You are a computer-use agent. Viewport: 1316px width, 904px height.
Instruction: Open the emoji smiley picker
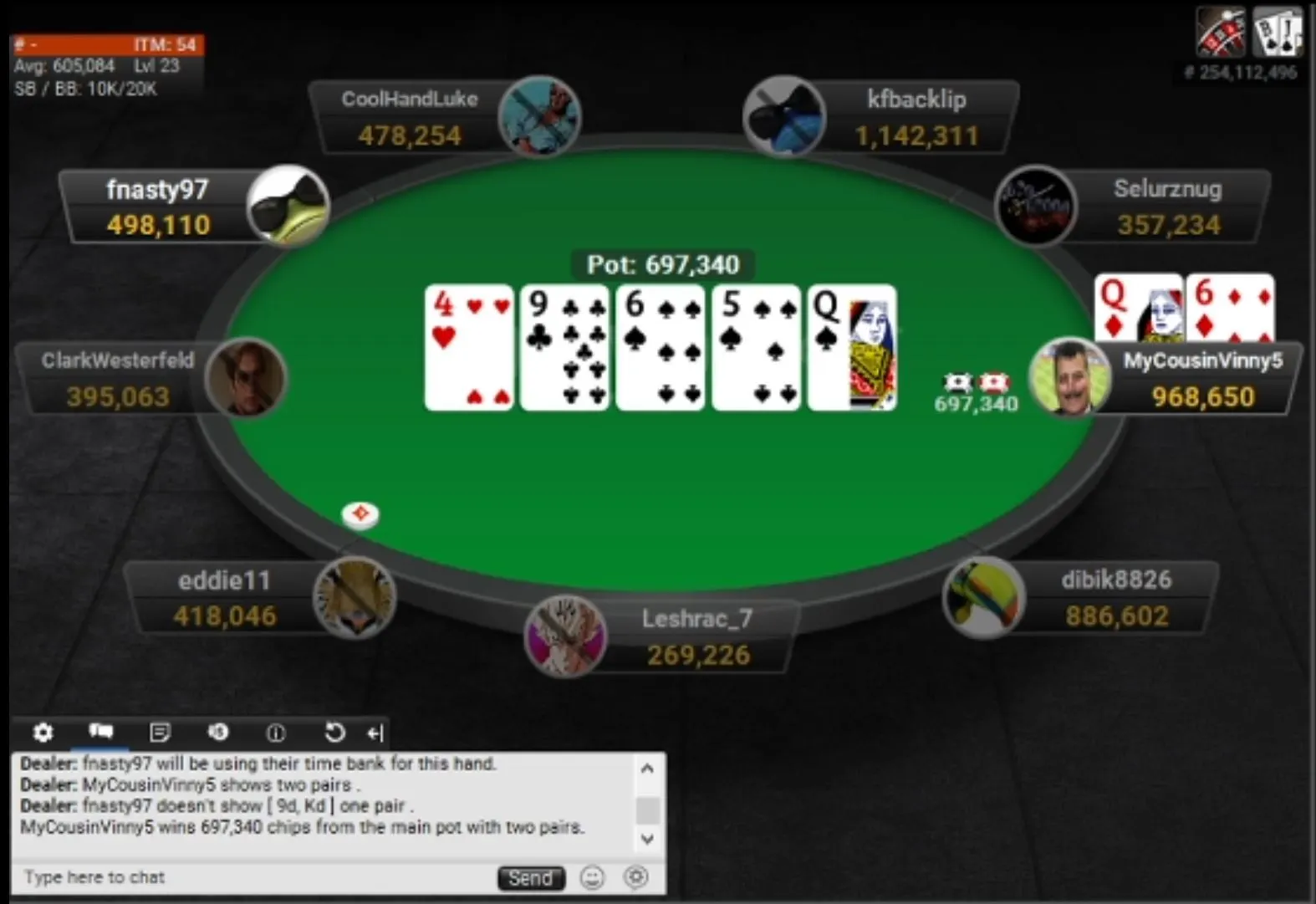pos(592,877)
